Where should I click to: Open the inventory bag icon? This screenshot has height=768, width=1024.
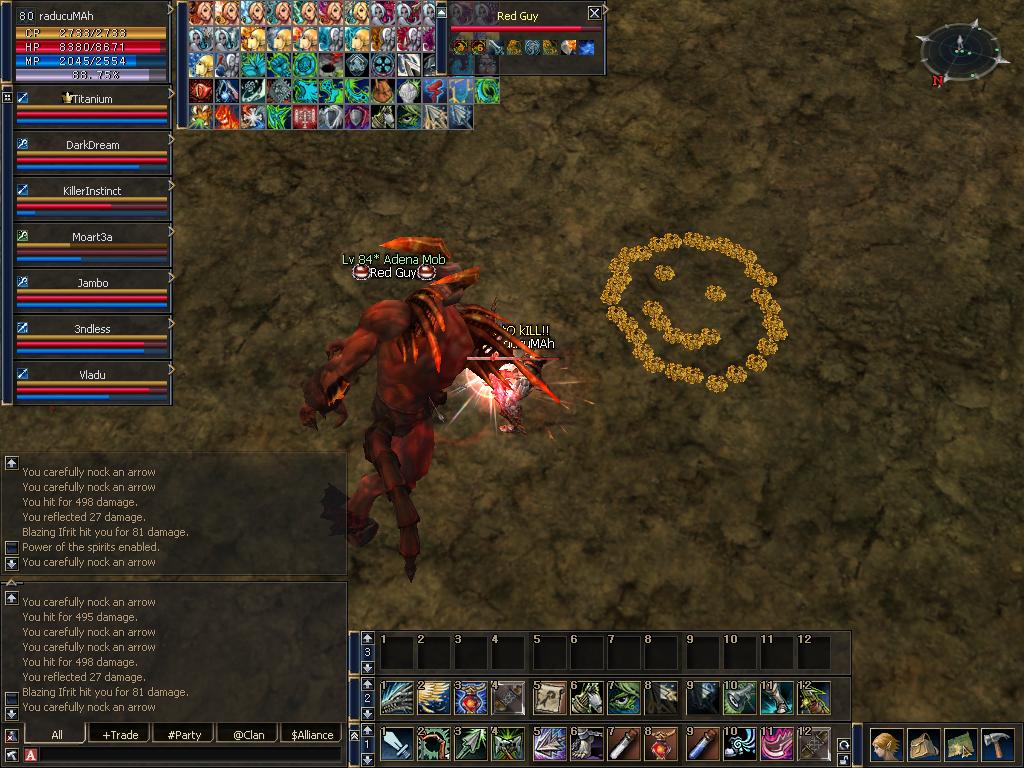pos(923,745)
